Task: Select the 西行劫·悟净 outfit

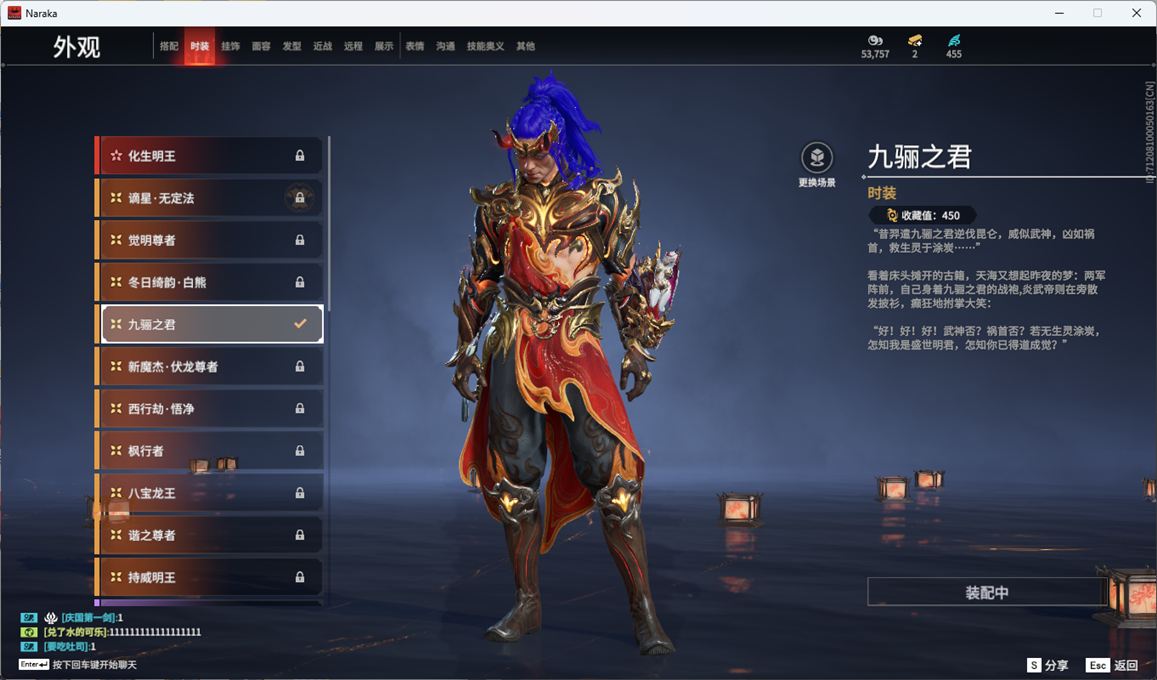Action: (x=209, y=409)
